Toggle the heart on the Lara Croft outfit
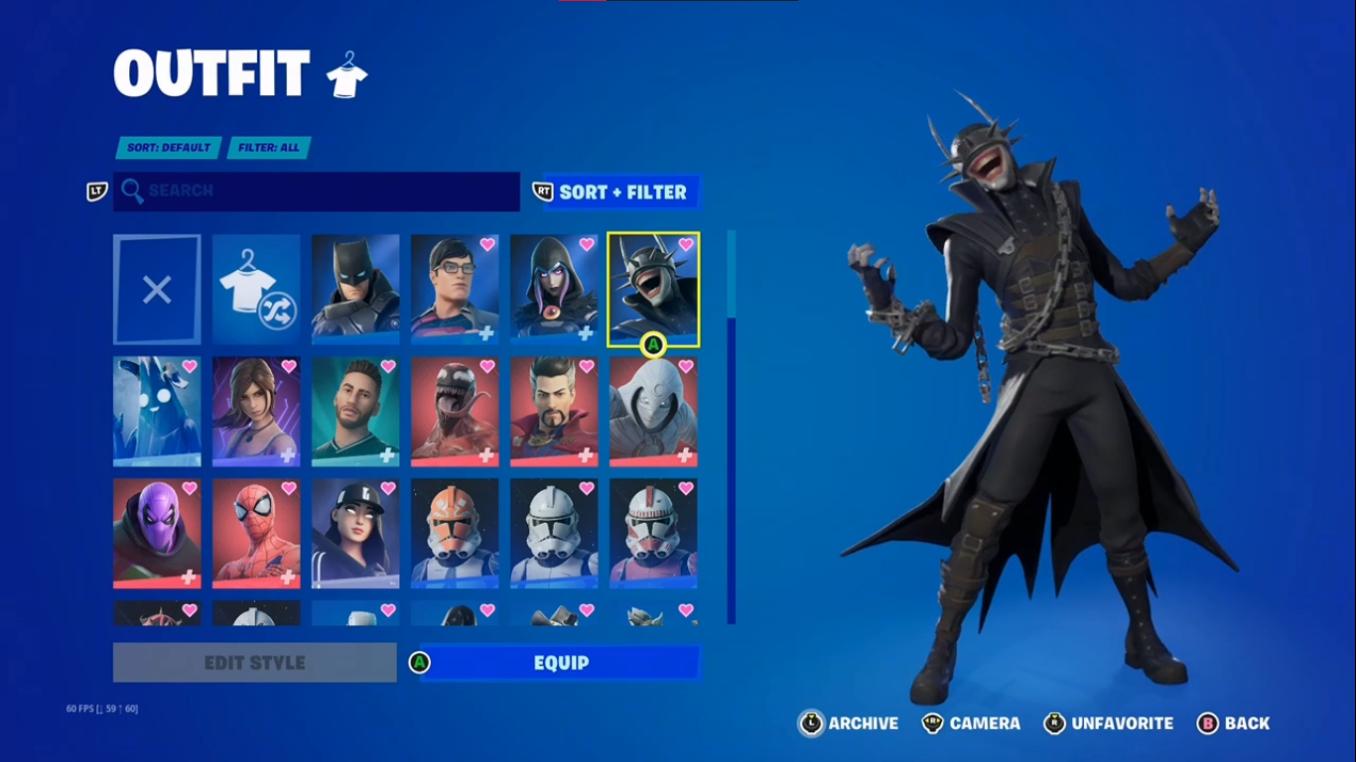Viewport: 1356px width, 762px height. tap(287, 368)
